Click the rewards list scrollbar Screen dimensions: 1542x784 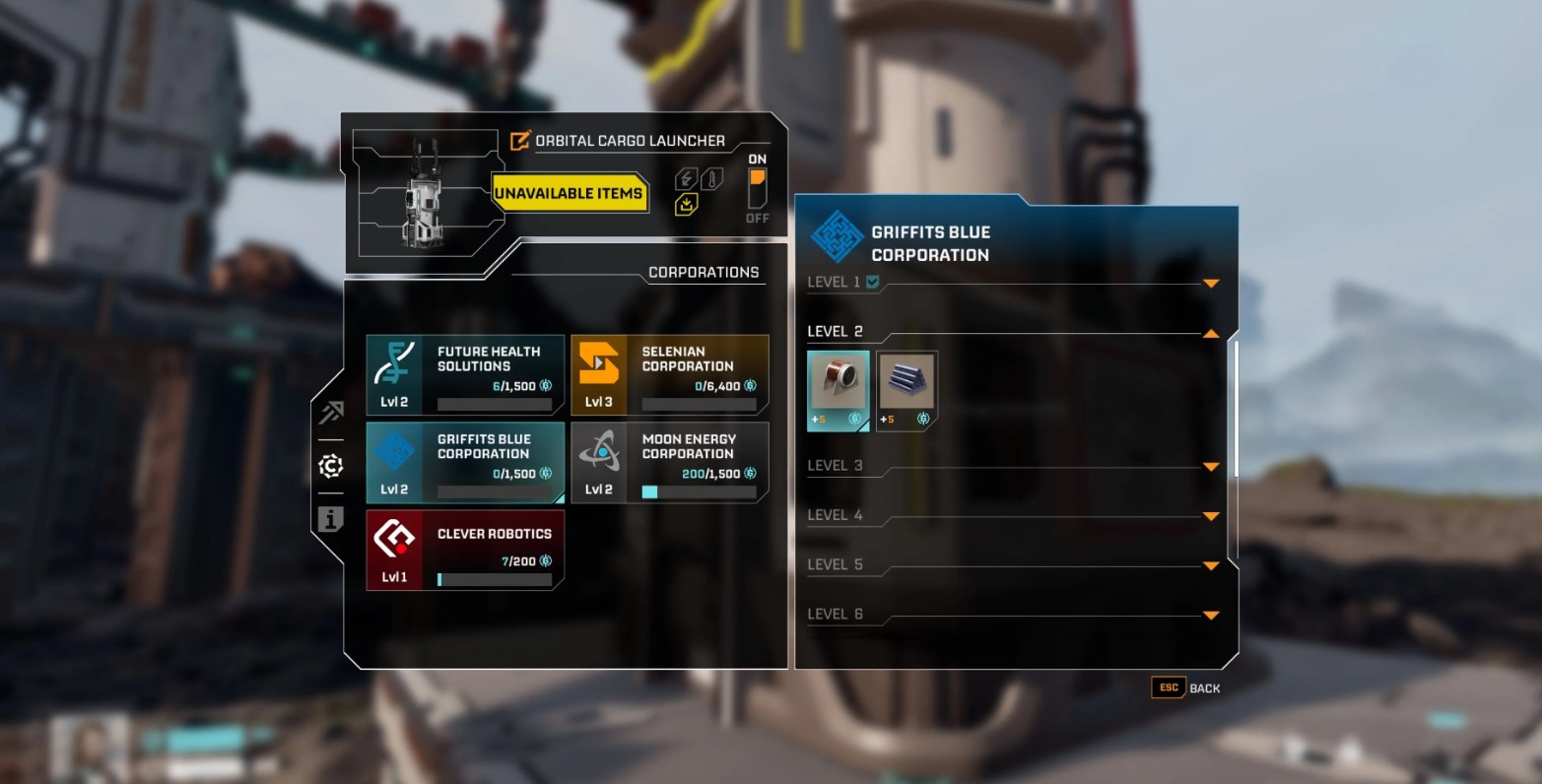click(1236, 409)
